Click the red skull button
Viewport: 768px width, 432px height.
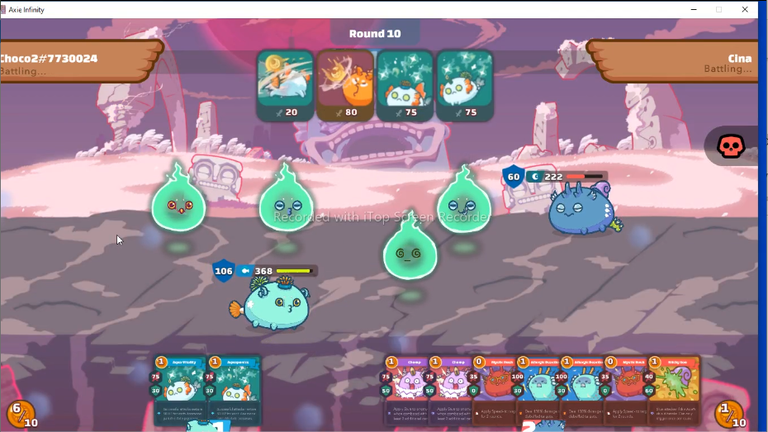coord(732,147)
